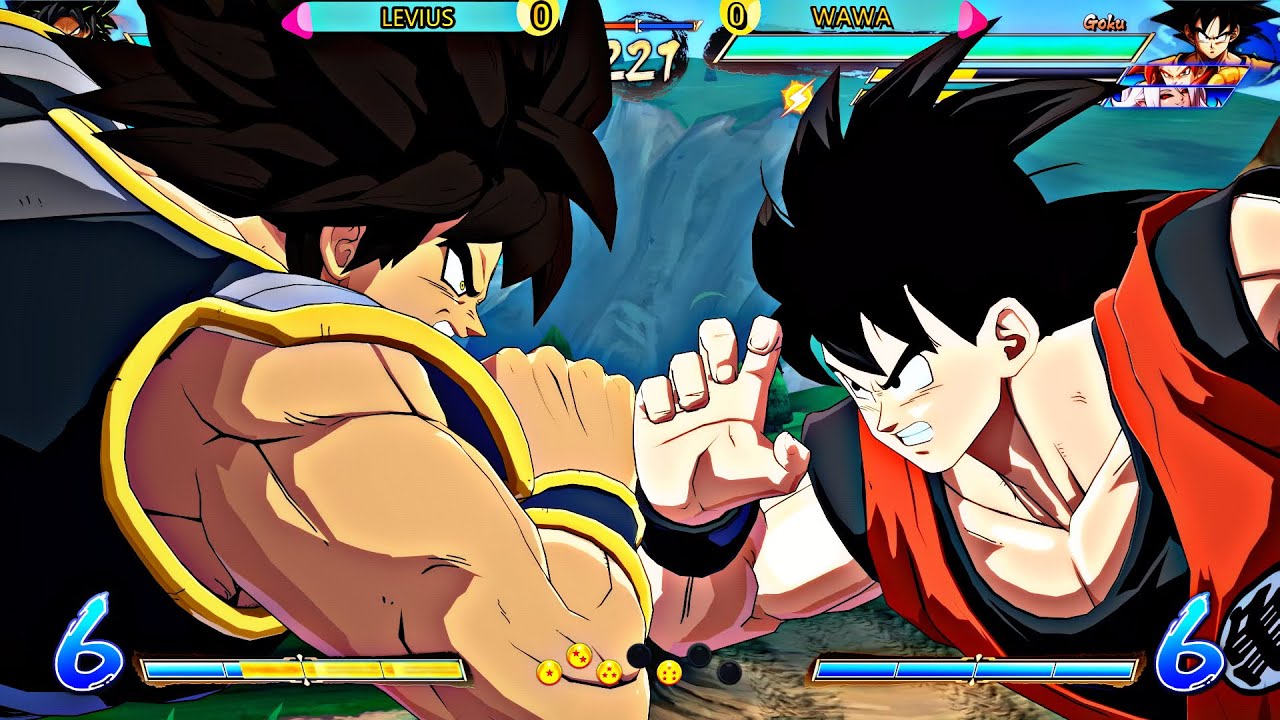1280x720 pixels.
Task: Select the two-star Dragon Ball
Action: 579,656
